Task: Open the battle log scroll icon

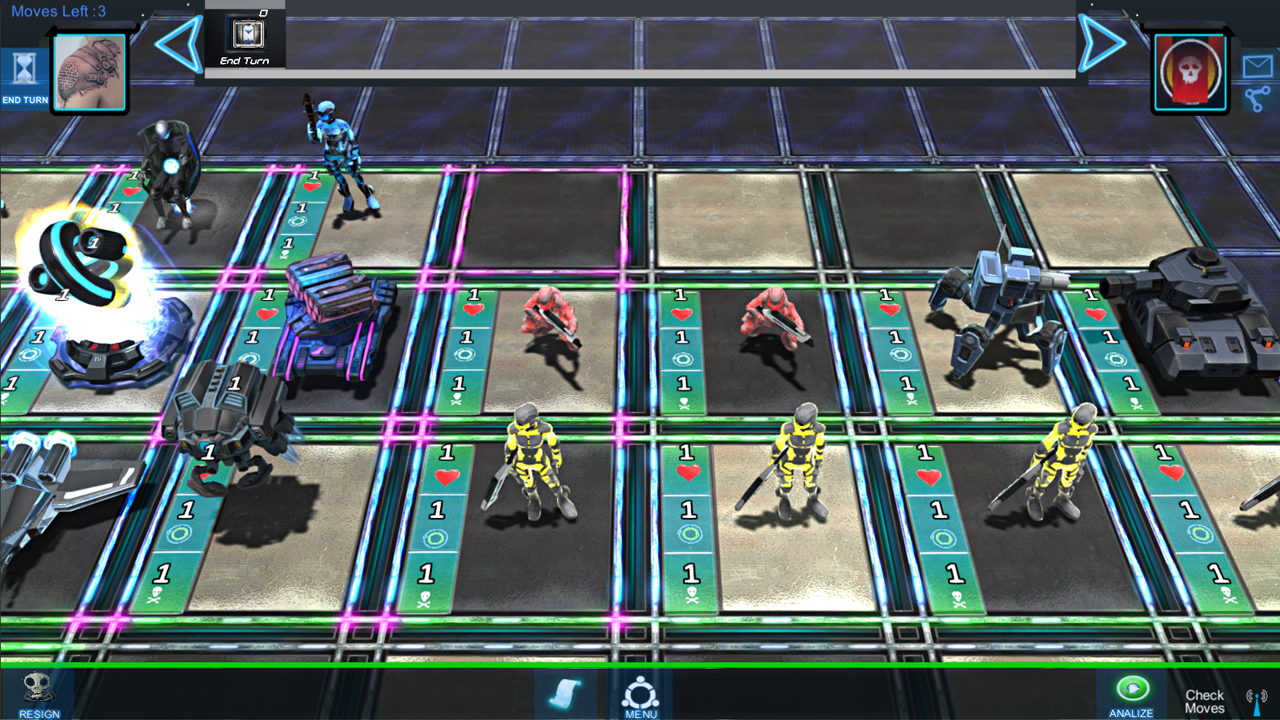Action: pyautogui.click(x=564, y=694)
